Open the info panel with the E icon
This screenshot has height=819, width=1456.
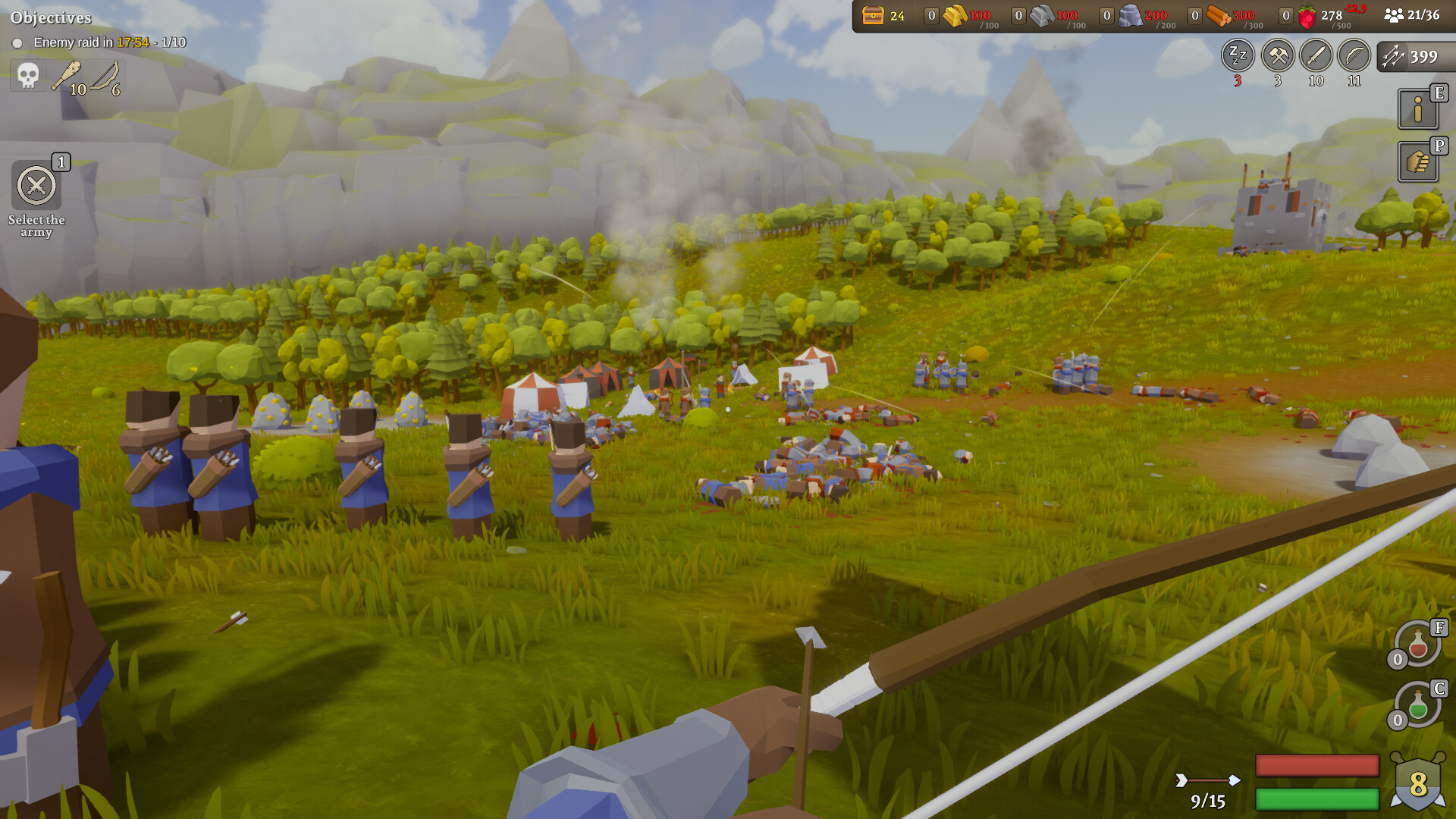click(1420, 110)
